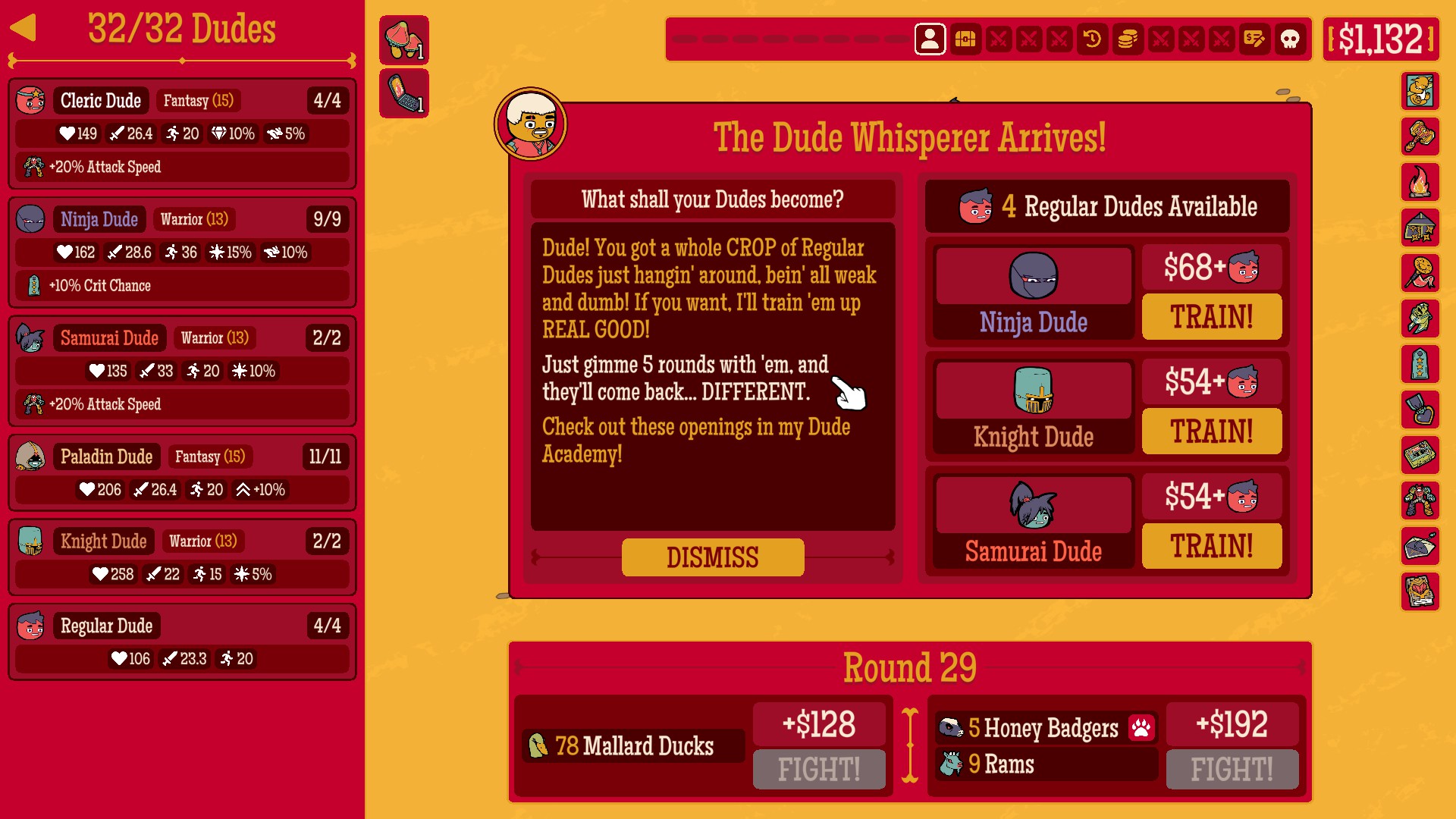Select the circus tent icon in the right sidebar
This screenshot has width=1456, height=819.
click(x=1421, y=229)
